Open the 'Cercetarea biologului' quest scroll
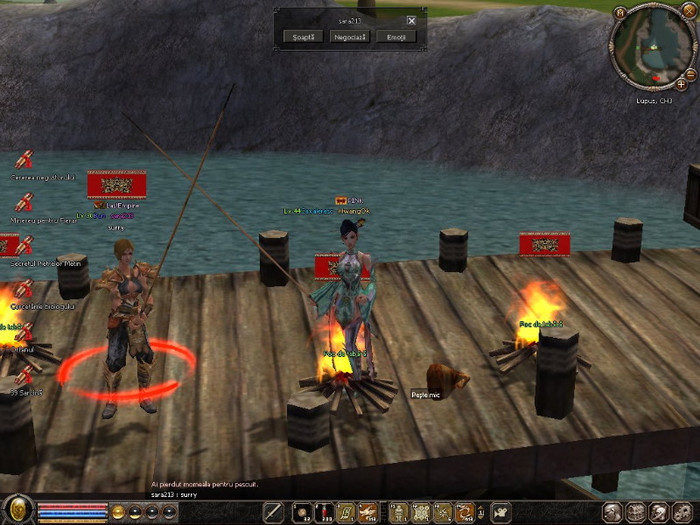This screenshot has width=700, height=525. pyautogui.click(x=24, y=287)
